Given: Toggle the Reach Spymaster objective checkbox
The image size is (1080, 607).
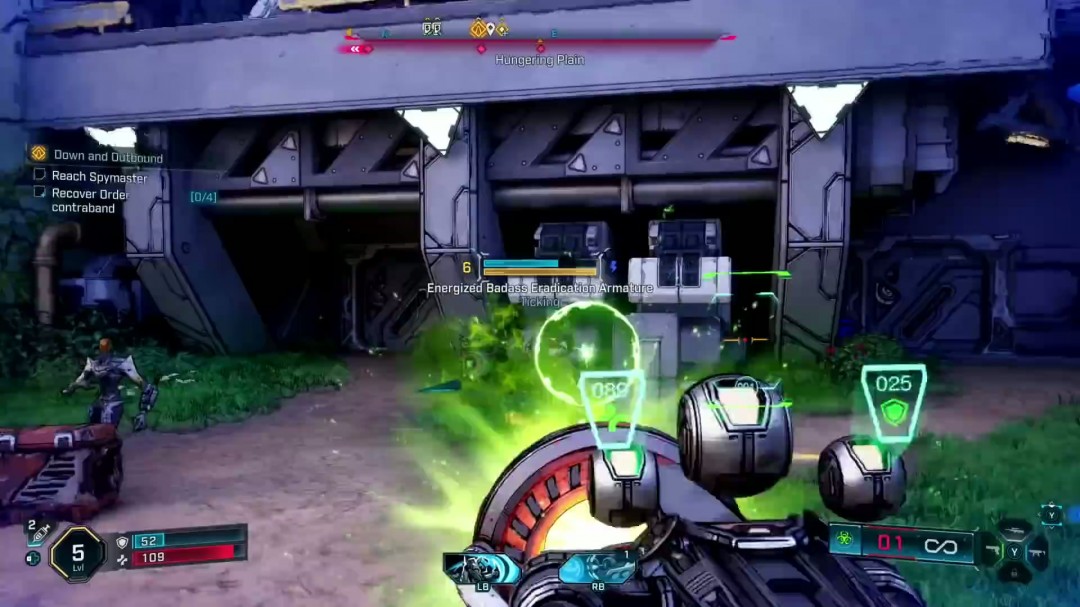Looking at the screenshot, I should click(x=40, y=175).
